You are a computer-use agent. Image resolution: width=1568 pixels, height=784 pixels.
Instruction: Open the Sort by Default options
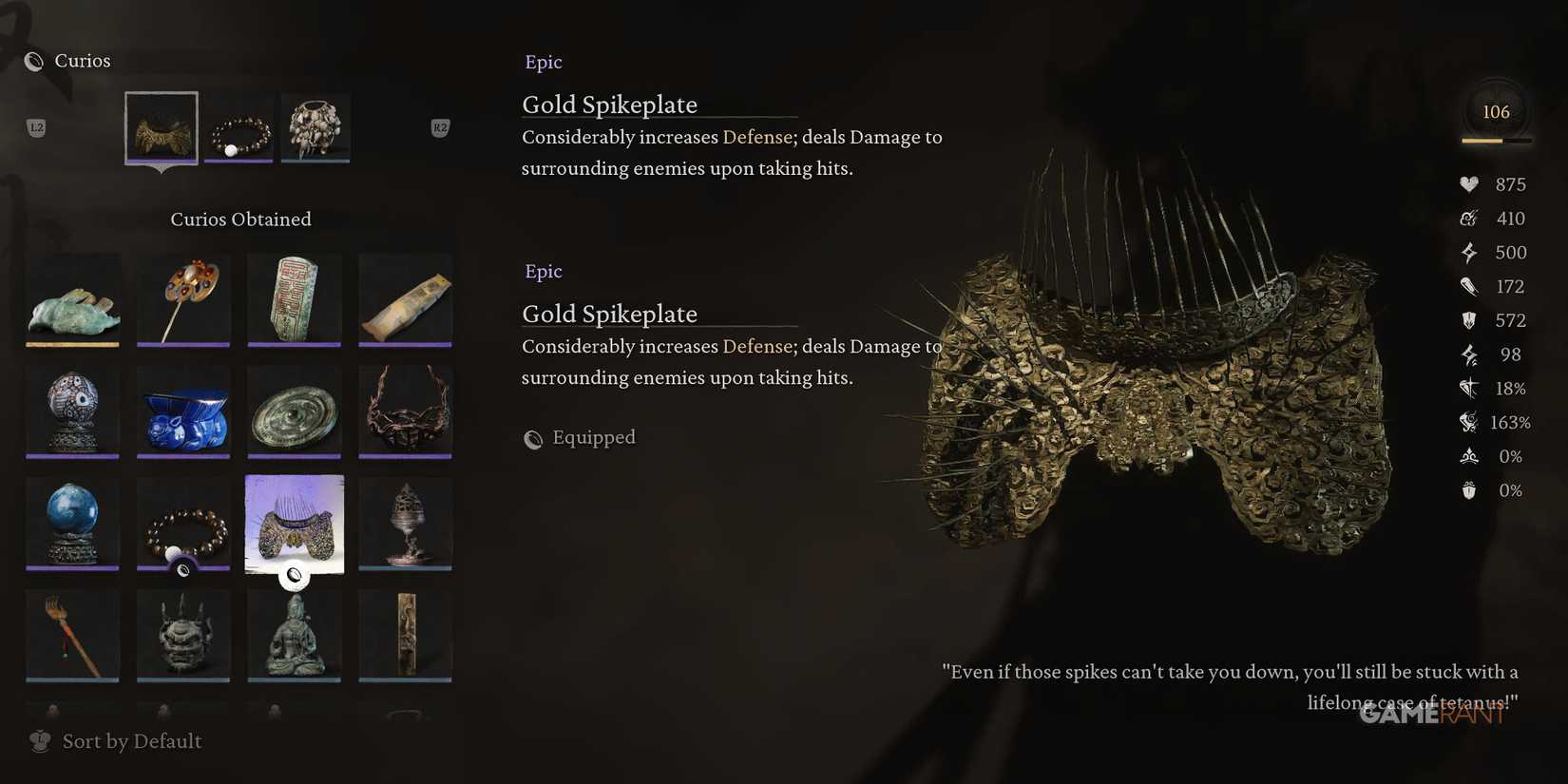tap(115, 740)
